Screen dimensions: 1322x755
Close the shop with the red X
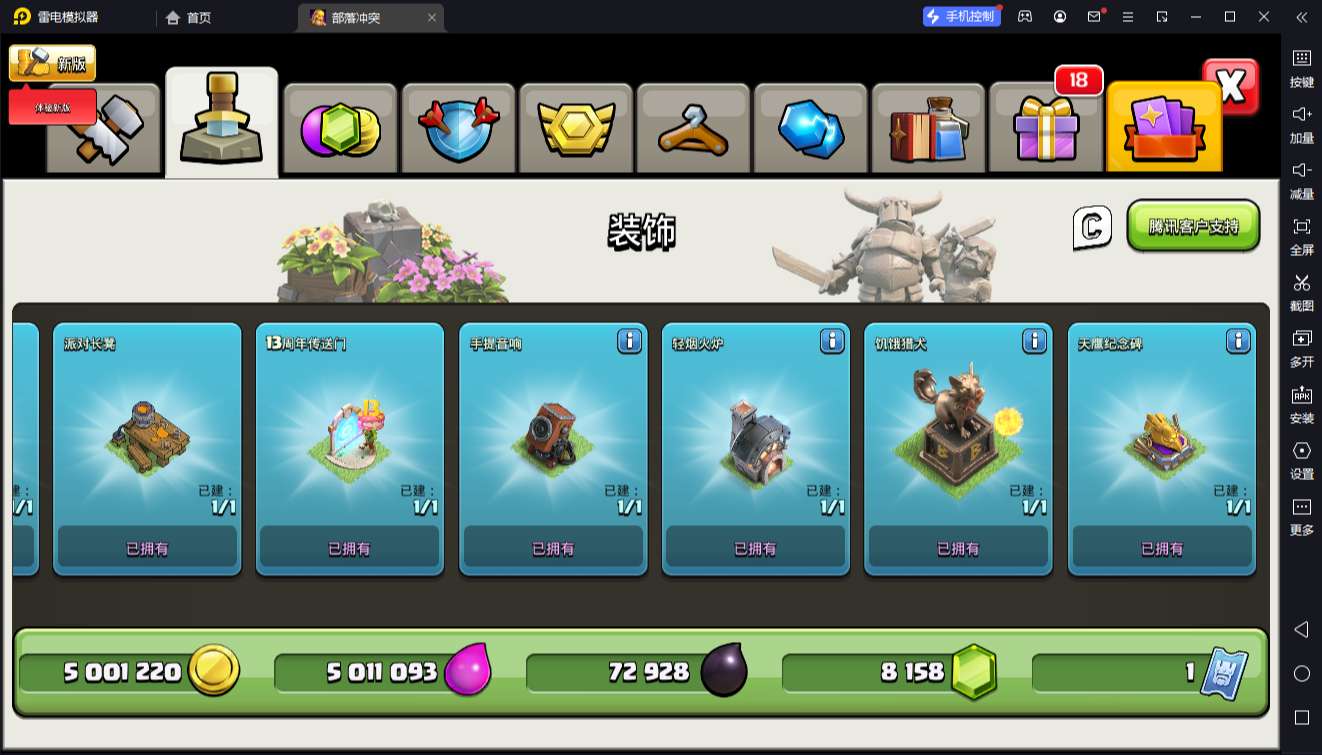[1231, 87]
